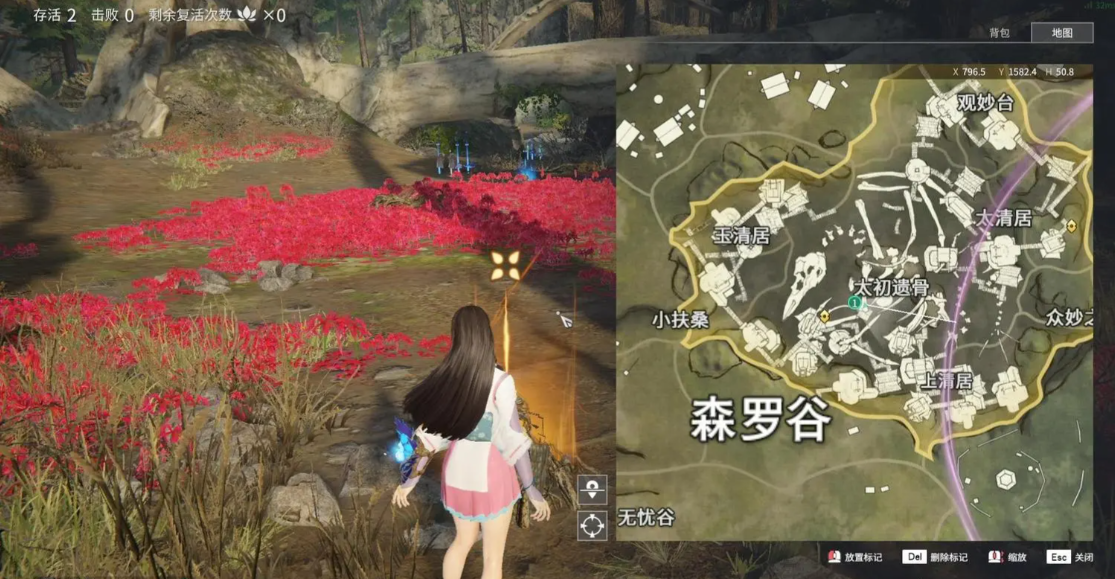Select the 太清居 location on the map

(x=1003, y=218)
